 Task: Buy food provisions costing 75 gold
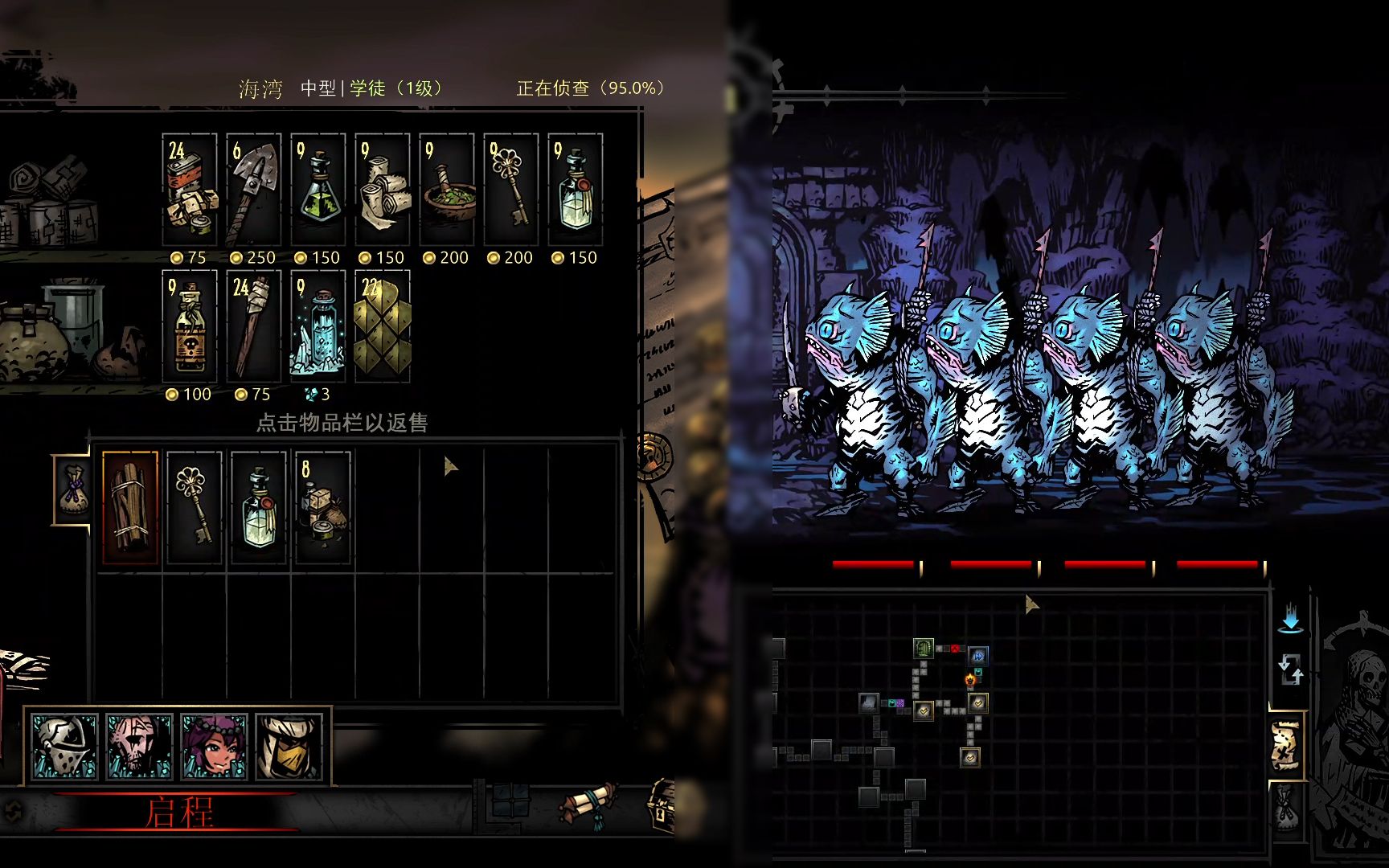click(x=190, y=190)
